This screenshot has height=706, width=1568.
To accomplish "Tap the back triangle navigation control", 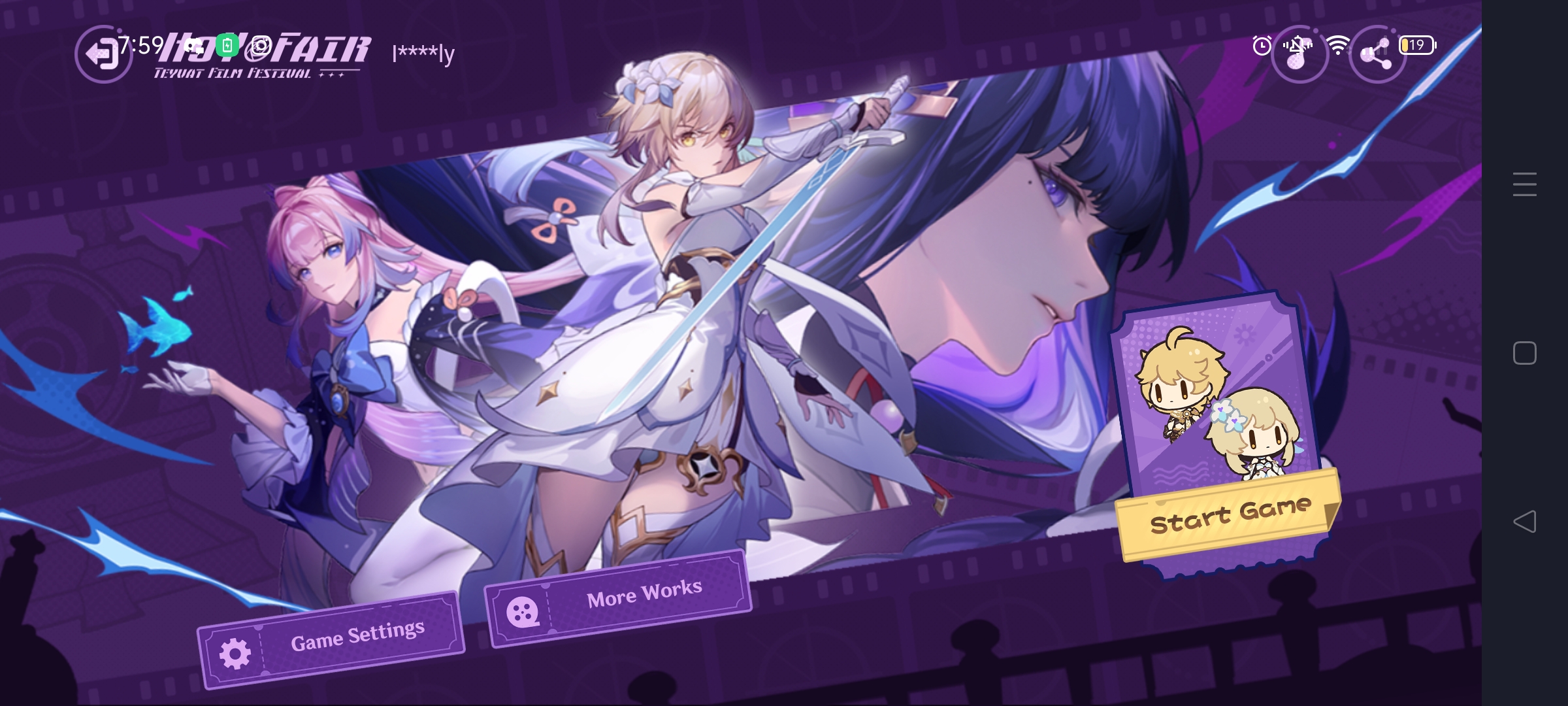I will 1525,521.
